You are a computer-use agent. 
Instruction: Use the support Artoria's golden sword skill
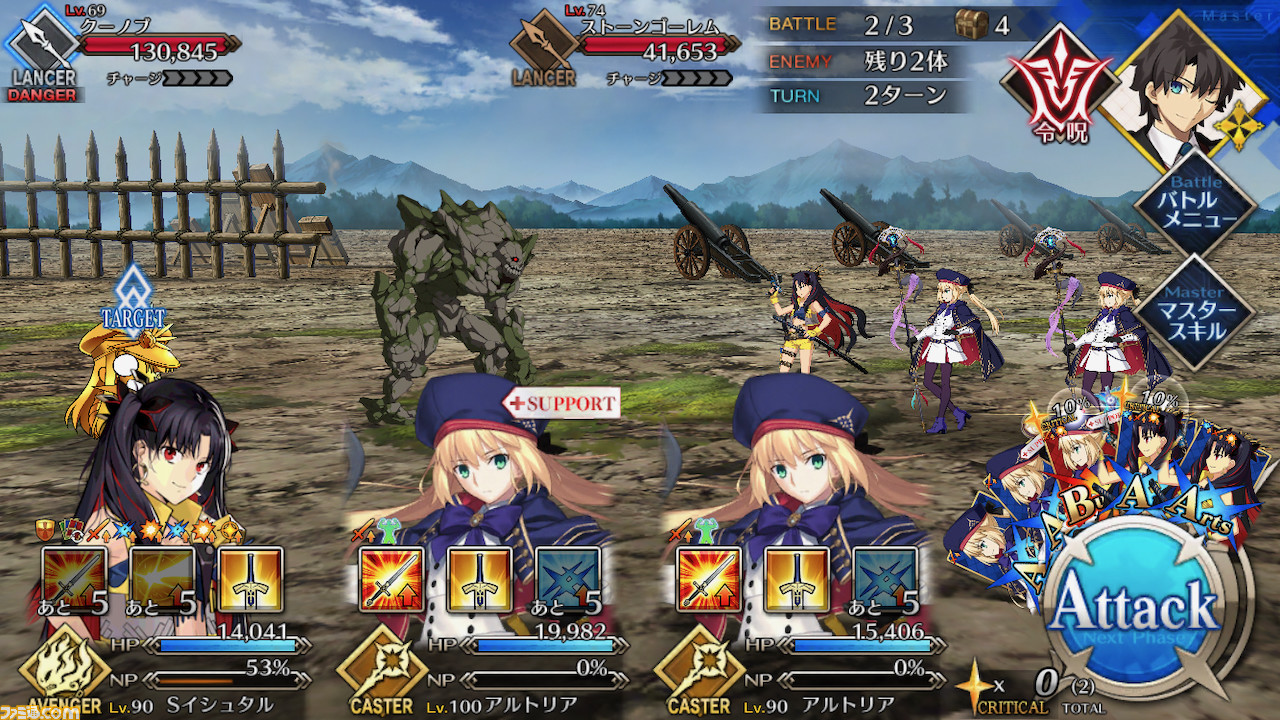click(x=479, y=581)
